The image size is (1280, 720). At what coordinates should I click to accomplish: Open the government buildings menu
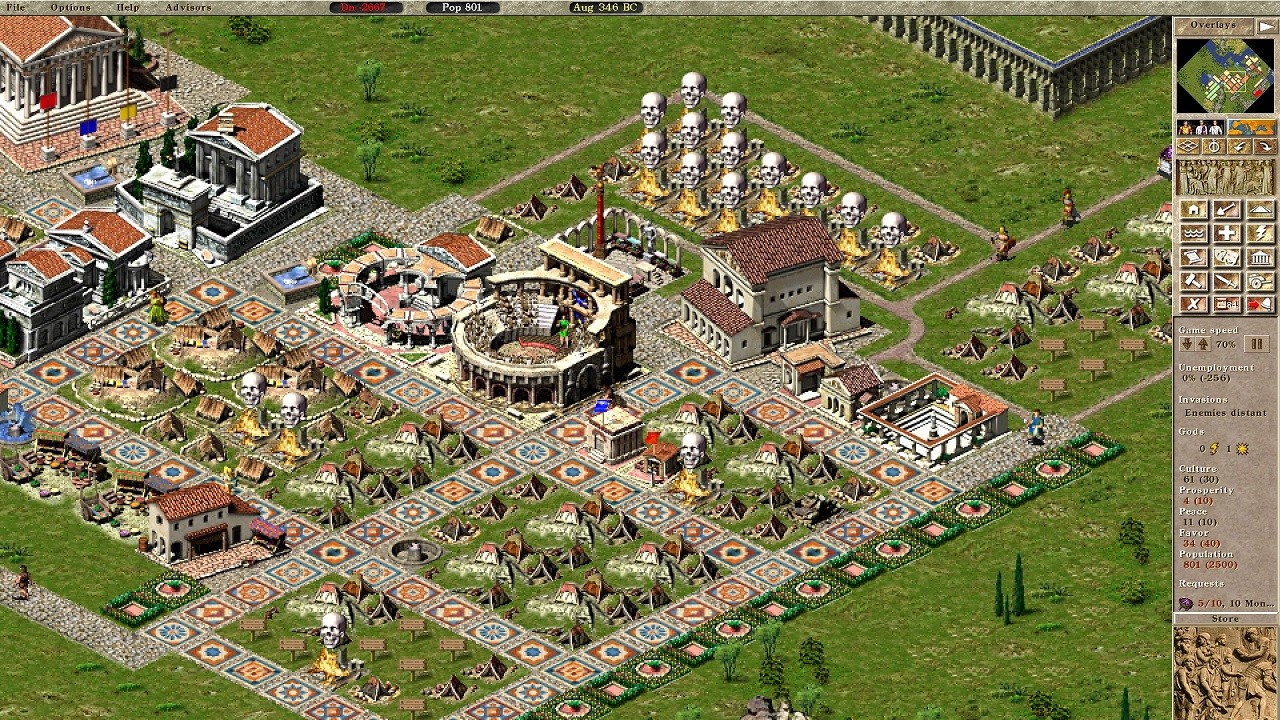pos(1260,256)
